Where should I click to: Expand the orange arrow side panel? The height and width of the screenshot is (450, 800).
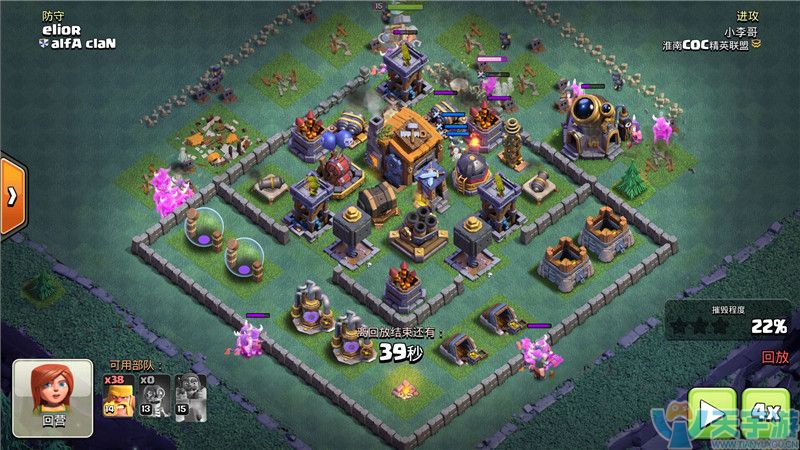pos(12,195)
